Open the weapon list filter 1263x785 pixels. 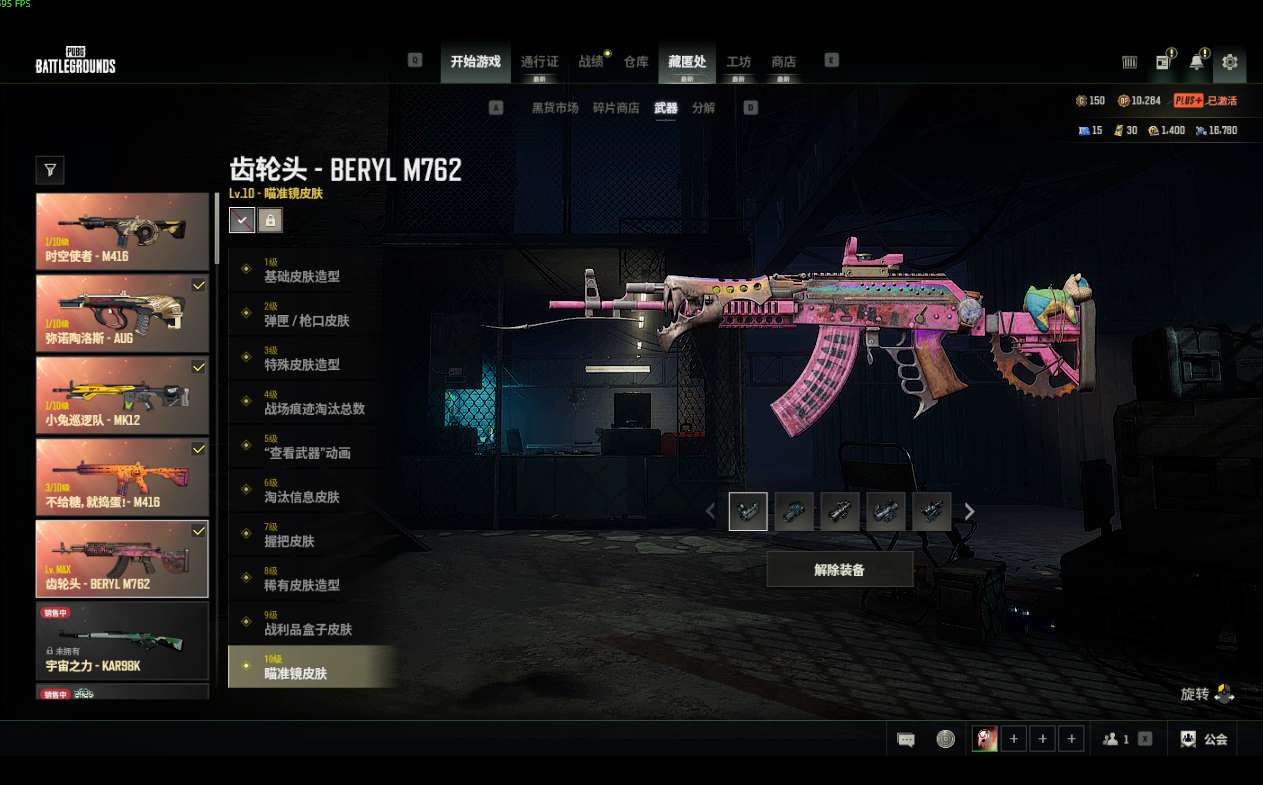tap(49, 171)
